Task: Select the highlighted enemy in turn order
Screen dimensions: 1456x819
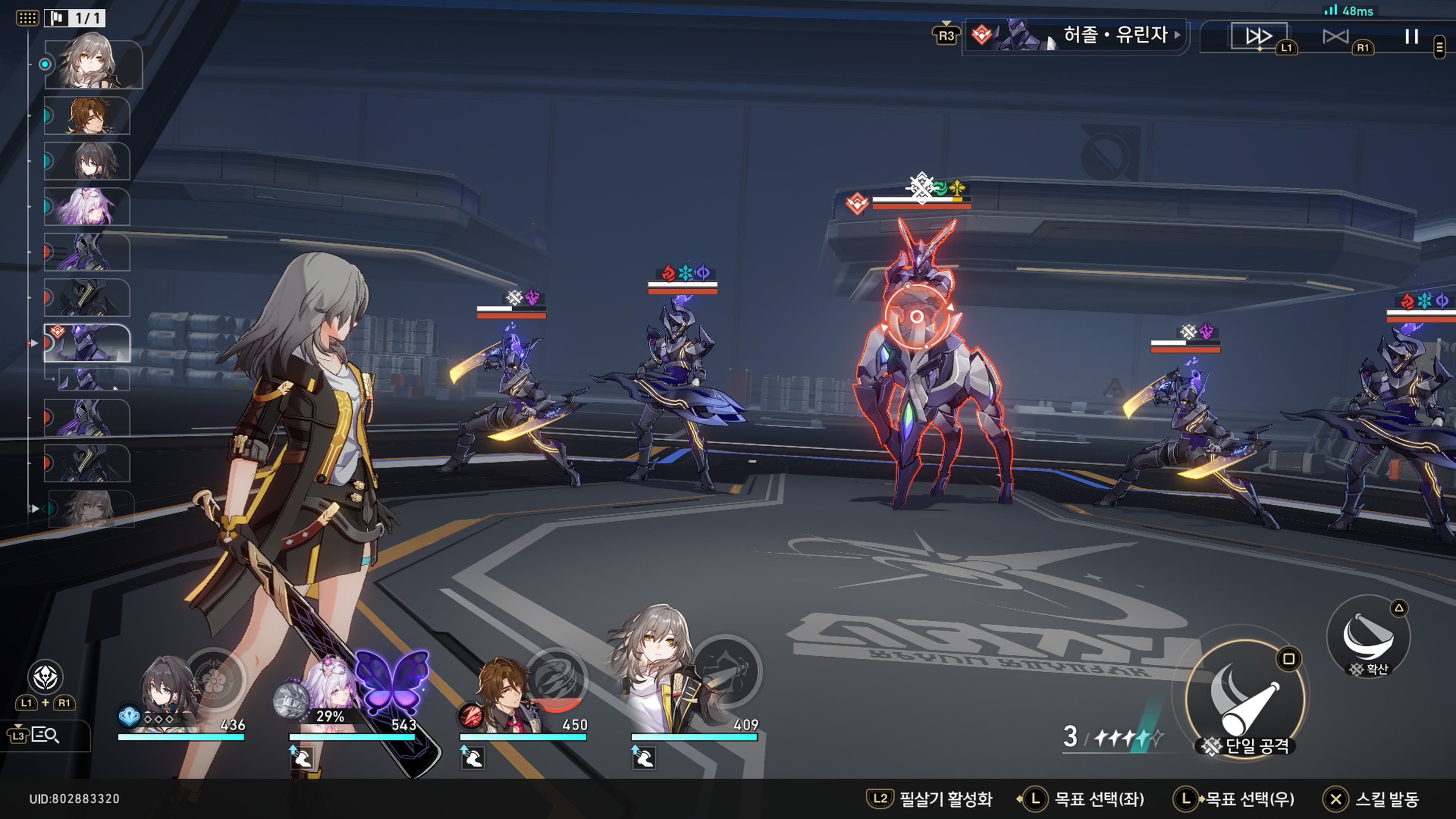Action: pos(87,343)
